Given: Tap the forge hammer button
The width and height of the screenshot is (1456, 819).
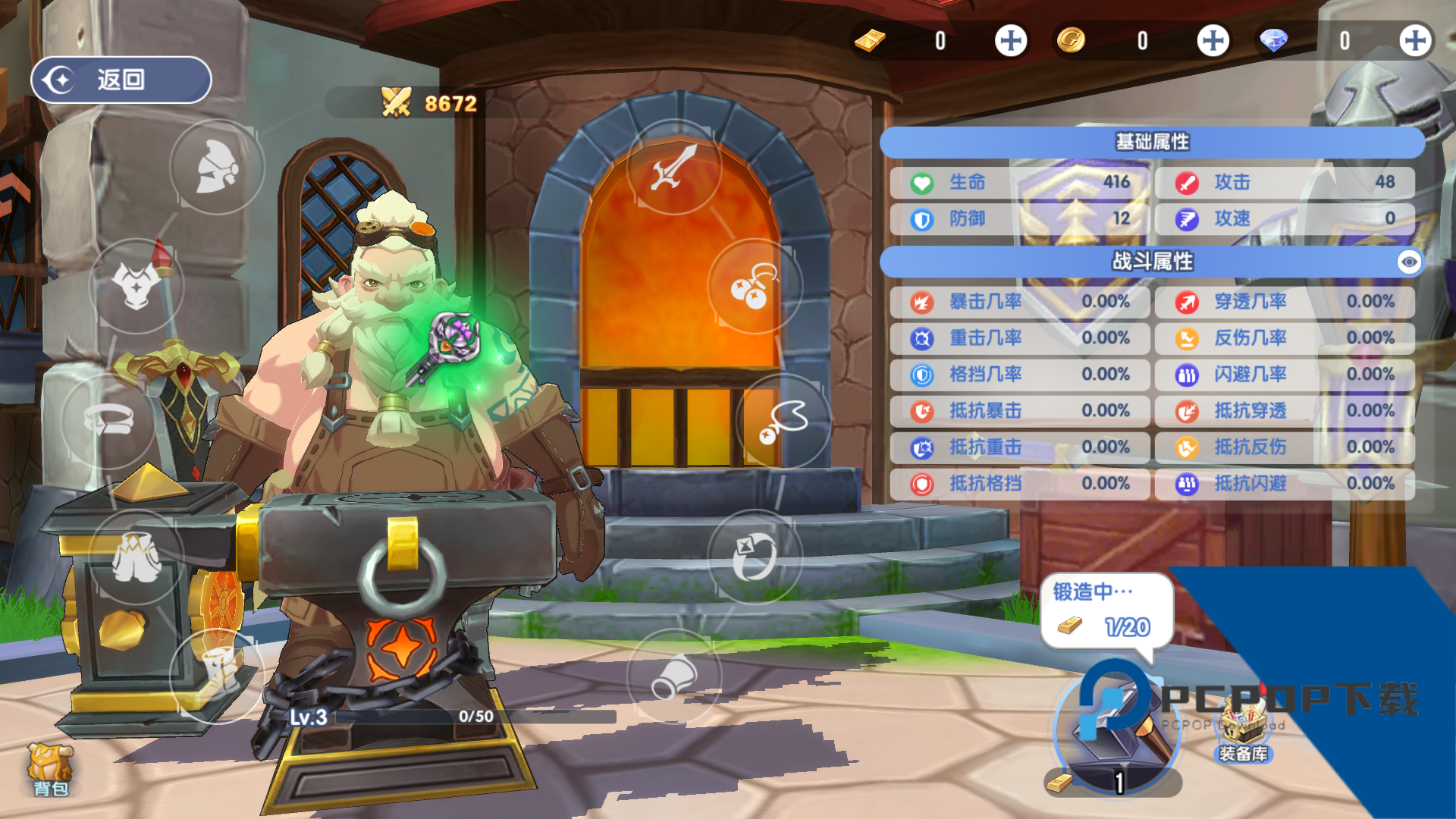Looking at the screenshot, I should click(1116, 732).
